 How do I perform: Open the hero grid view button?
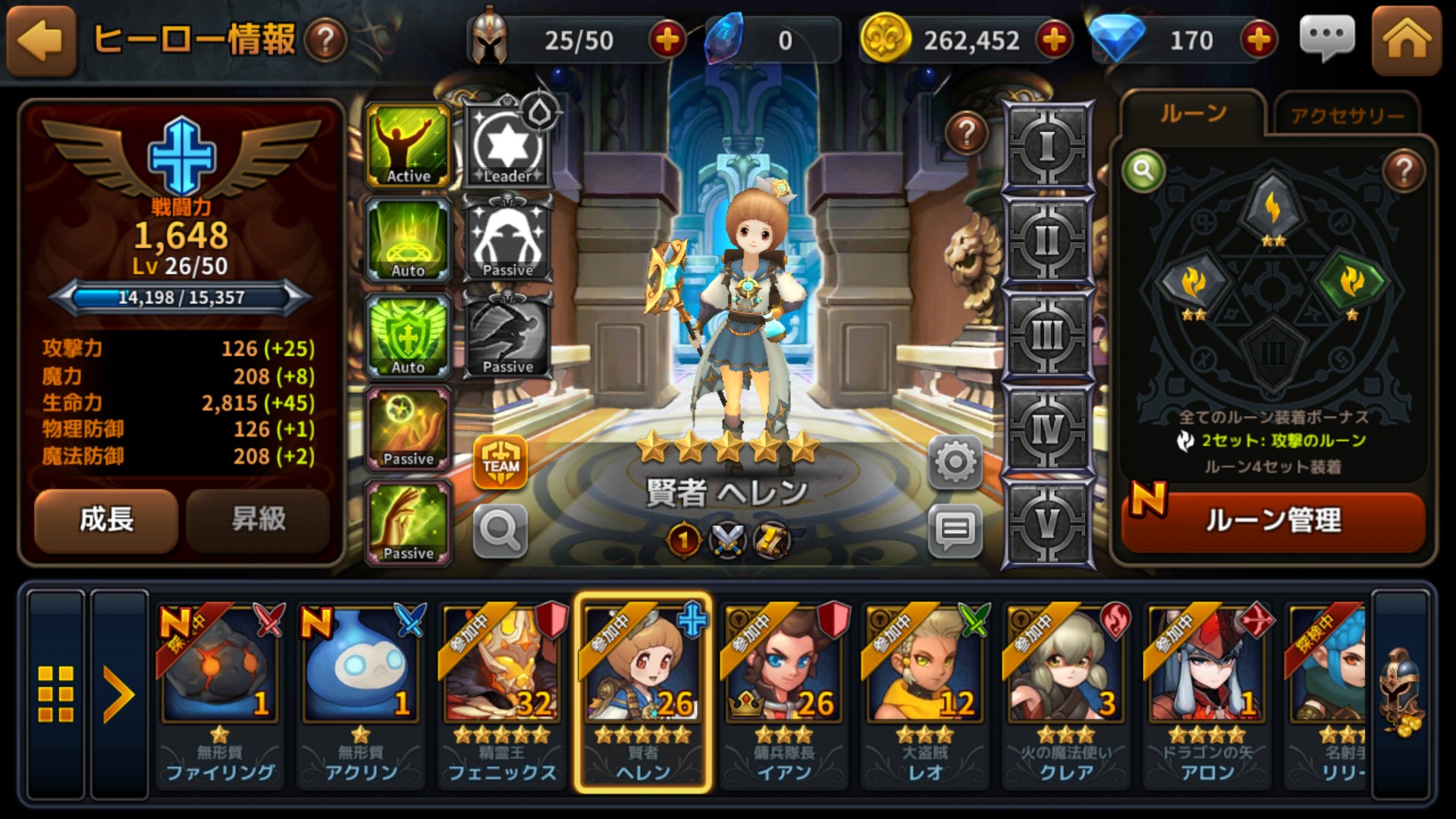(56, 693)
